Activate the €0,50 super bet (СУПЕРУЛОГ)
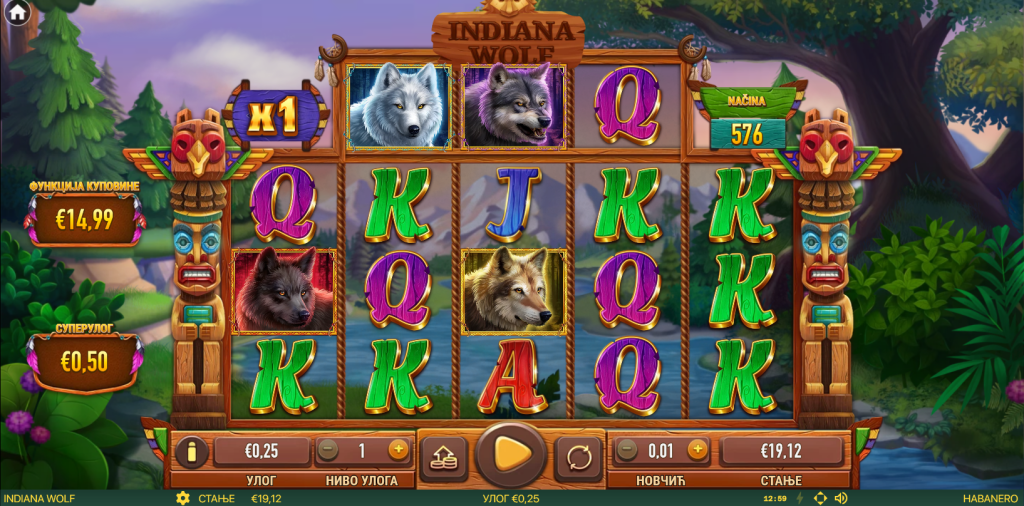The image size is (1024, 506). coord(84,361)
